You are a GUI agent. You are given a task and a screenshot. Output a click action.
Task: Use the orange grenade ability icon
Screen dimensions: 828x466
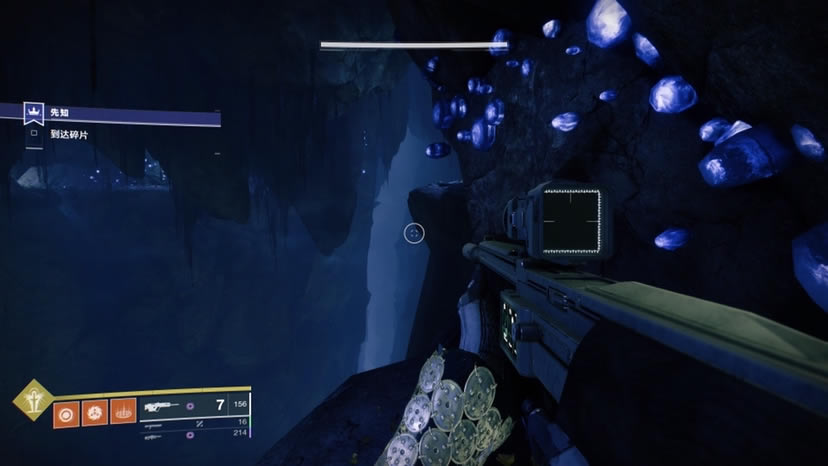click(x=67, y=411)
